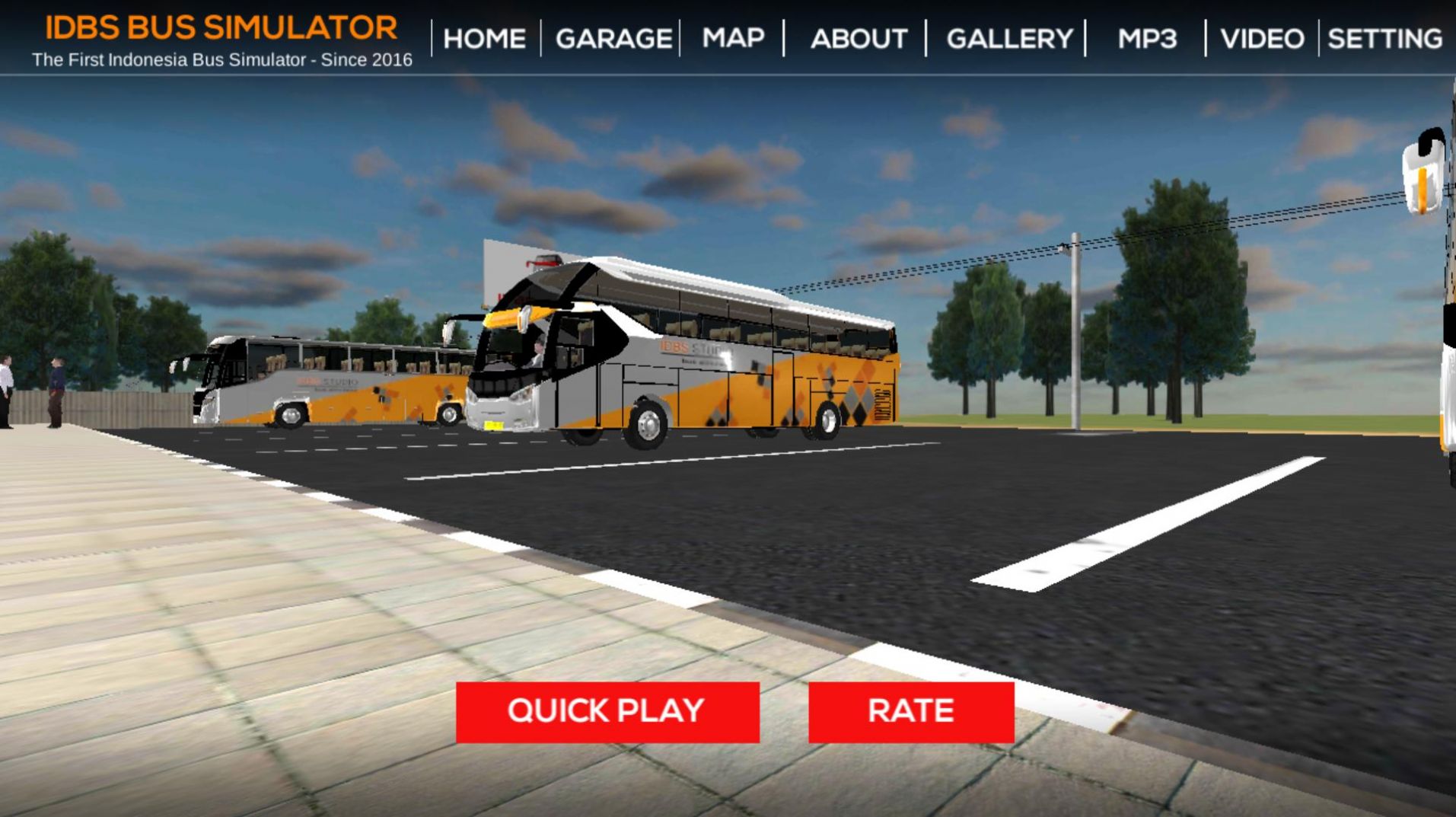Image resolution: width=1456 pixels, height=817 pixels.
Task: Go to the HOME menu entry
Action: pyautogui.click(x=484, y=38)
